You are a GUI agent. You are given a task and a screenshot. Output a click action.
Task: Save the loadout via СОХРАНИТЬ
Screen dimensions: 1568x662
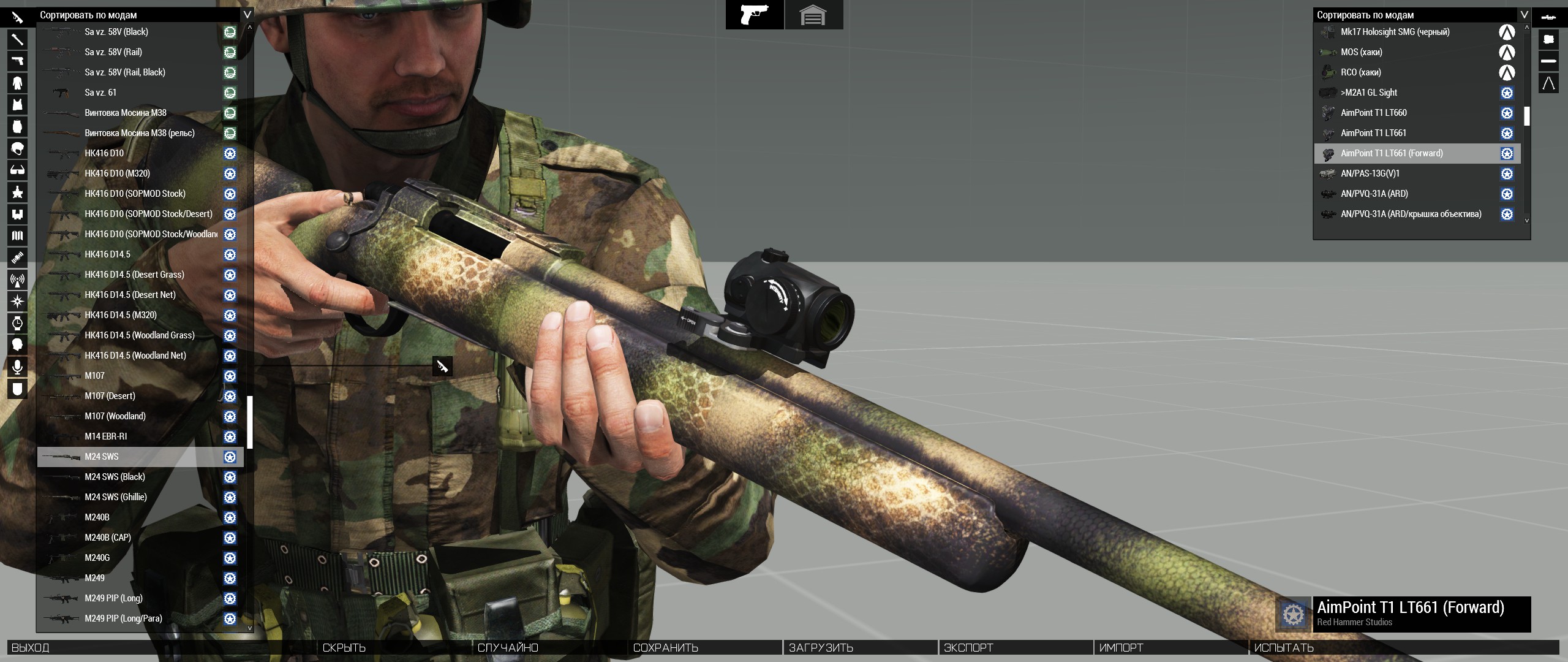pyautogui.click(x=666, y=648)
